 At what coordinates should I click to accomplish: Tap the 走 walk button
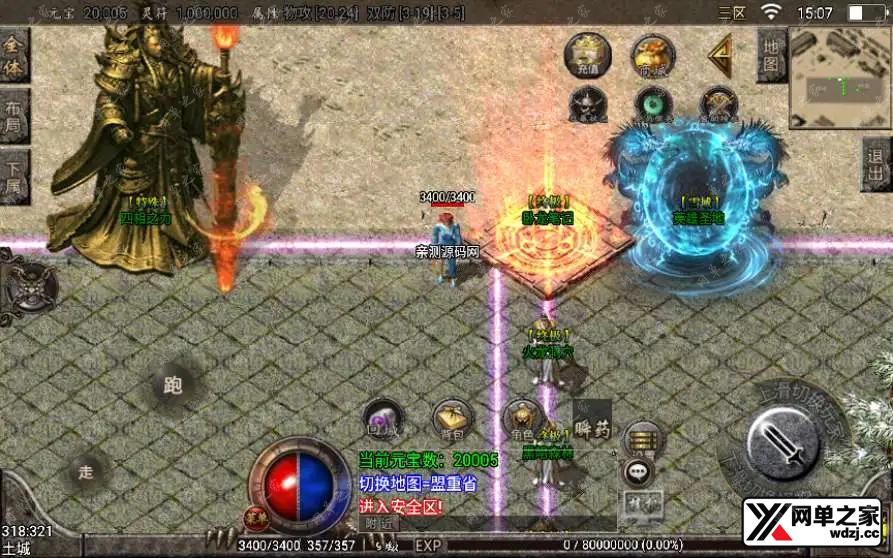coord(87,472)
